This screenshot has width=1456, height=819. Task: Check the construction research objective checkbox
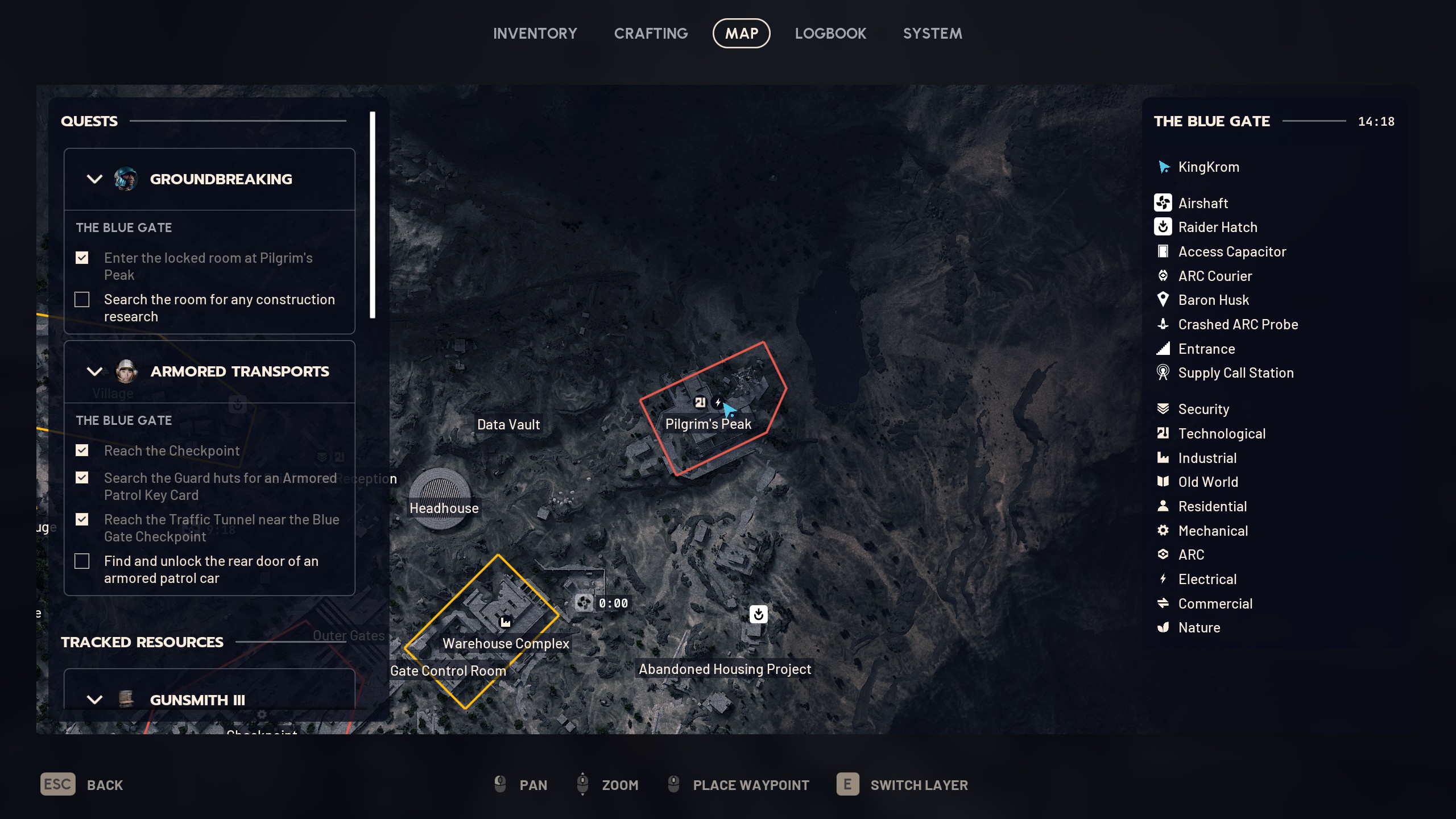82,299
